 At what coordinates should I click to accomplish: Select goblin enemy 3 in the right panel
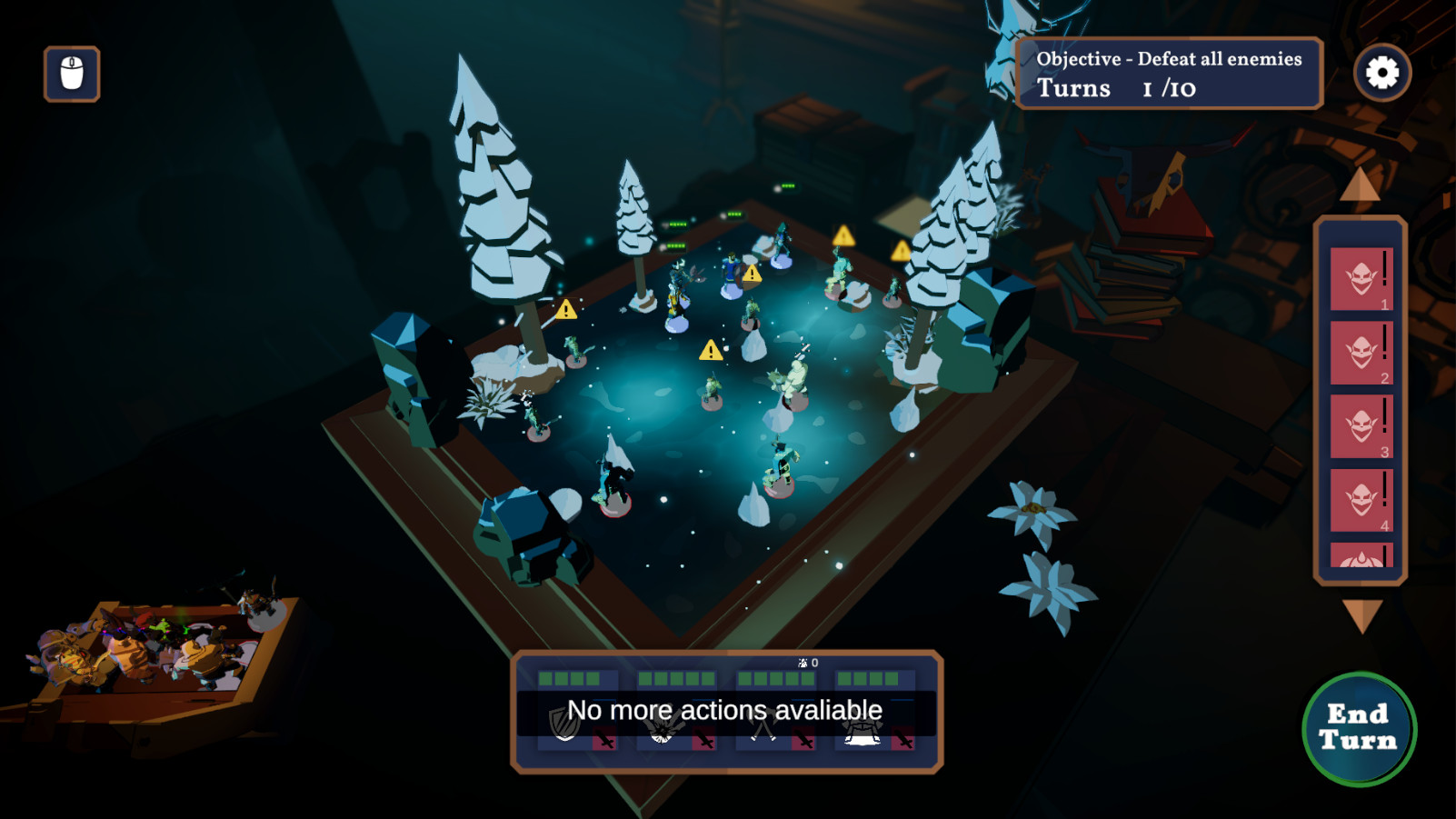1361,423
